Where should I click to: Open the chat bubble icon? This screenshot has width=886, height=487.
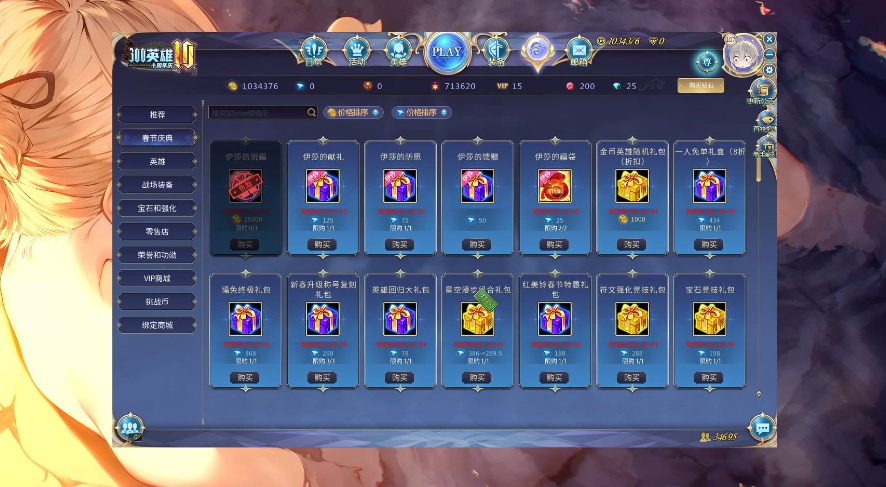tap(762, 427)
